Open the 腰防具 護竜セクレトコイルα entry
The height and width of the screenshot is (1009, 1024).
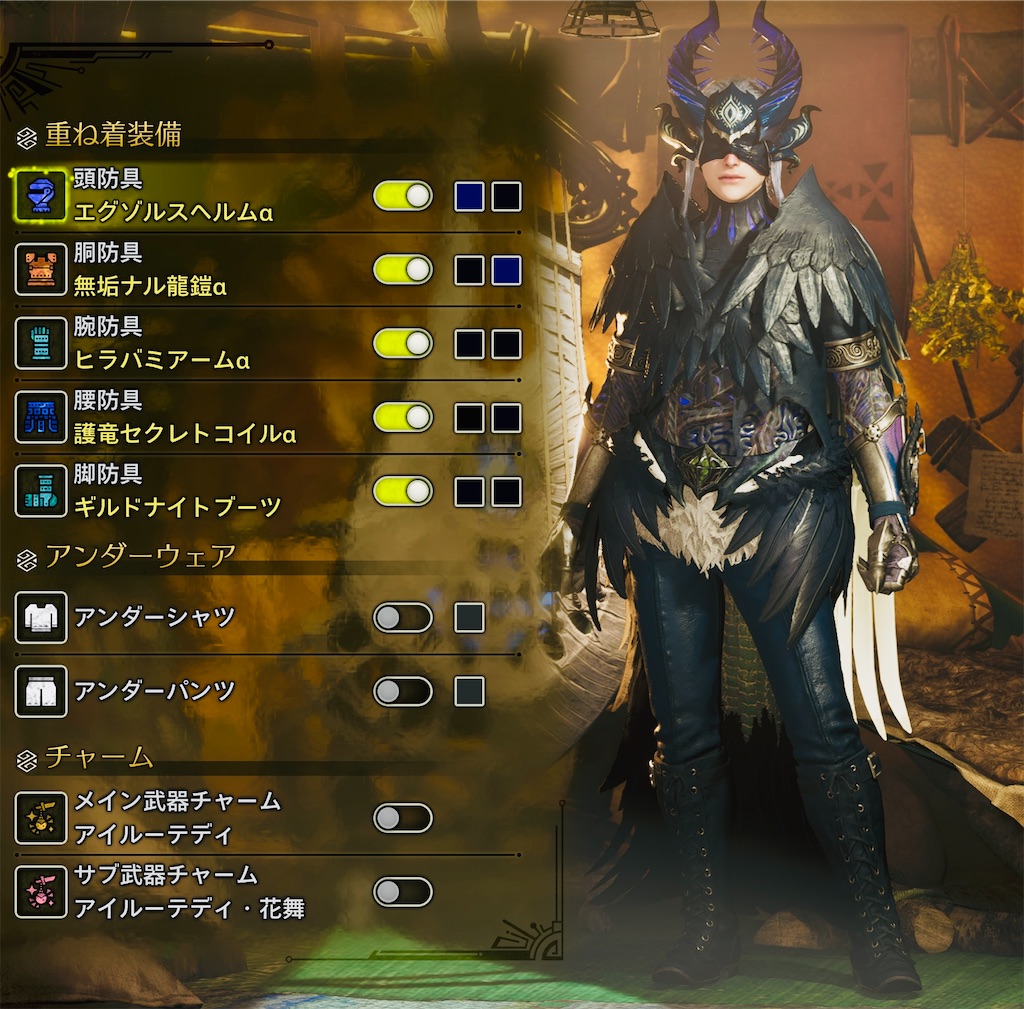tap(185, 418)
